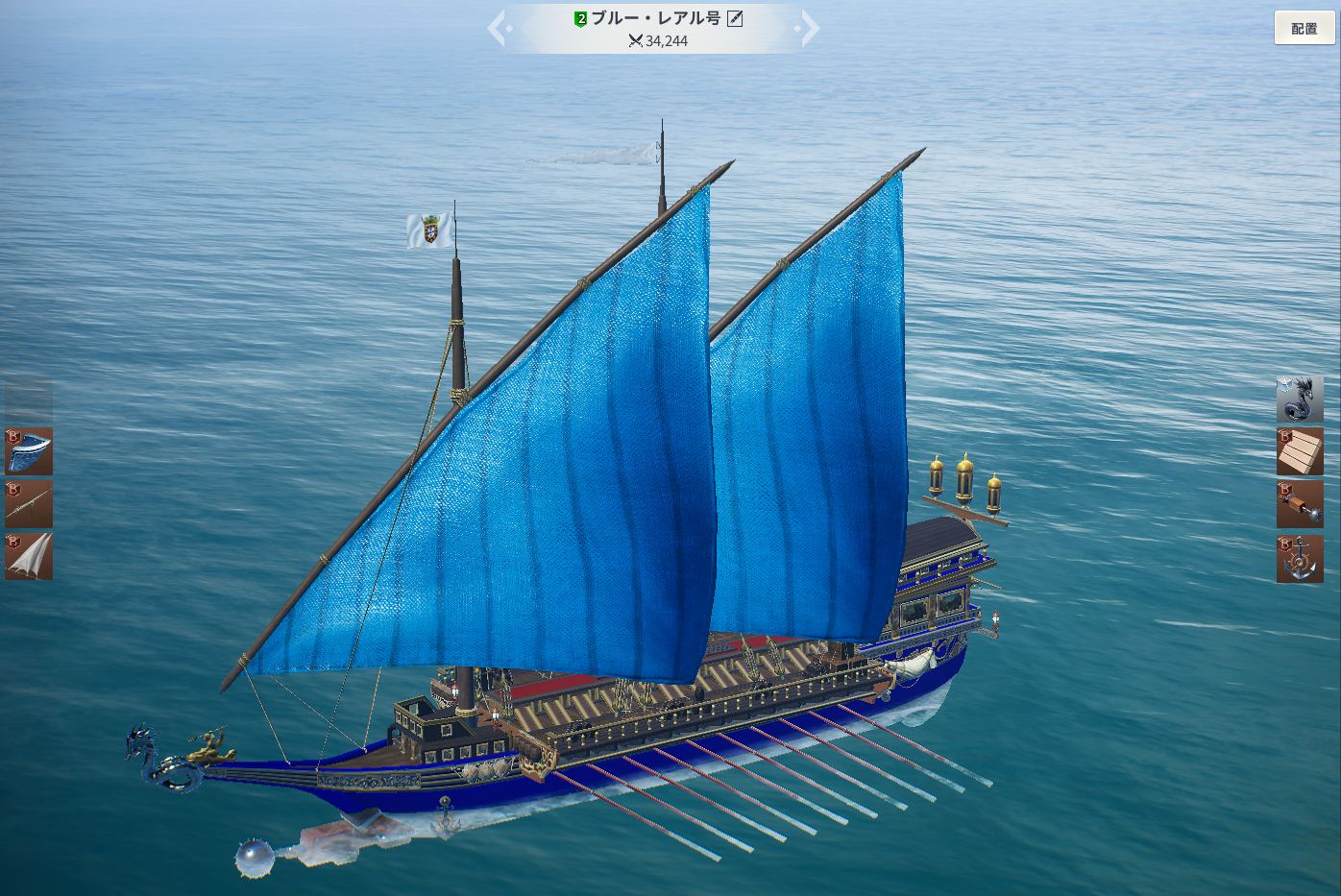
Task: Select the blue hull armor plating slot
Action: tap(29, 451)
